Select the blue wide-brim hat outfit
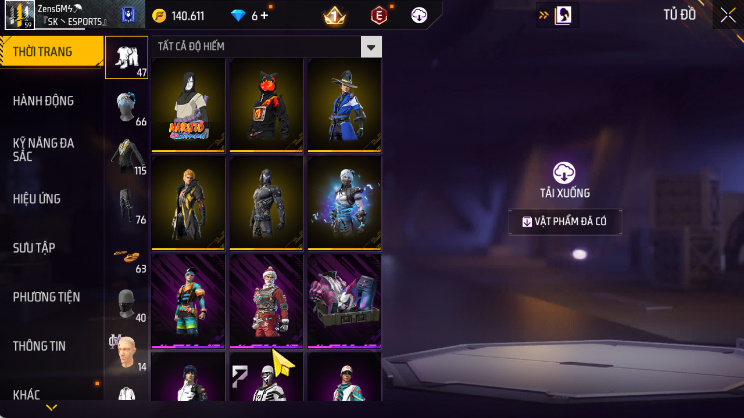This screenshot has width=744, height=418. point(343,103)
